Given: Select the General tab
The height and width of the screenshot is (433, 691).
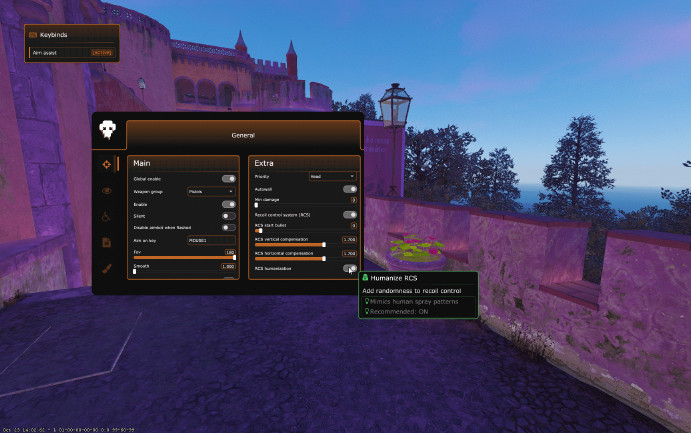Looking at the screenshot, I should [243, 135].
